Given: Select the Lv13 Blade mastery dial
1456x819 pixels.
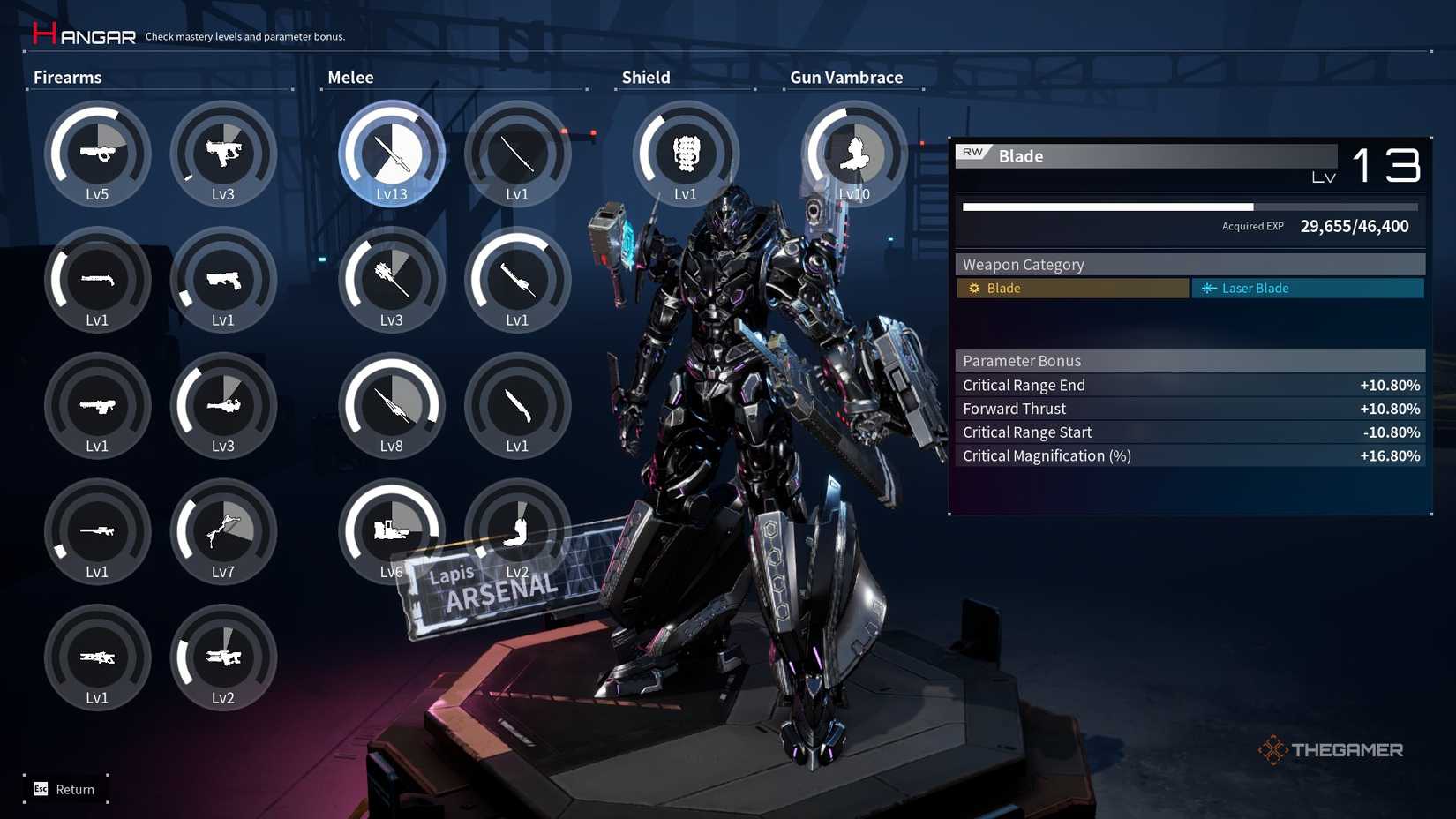Looking at the screenshot, I should pyautogui.click(x=391, y=154).
